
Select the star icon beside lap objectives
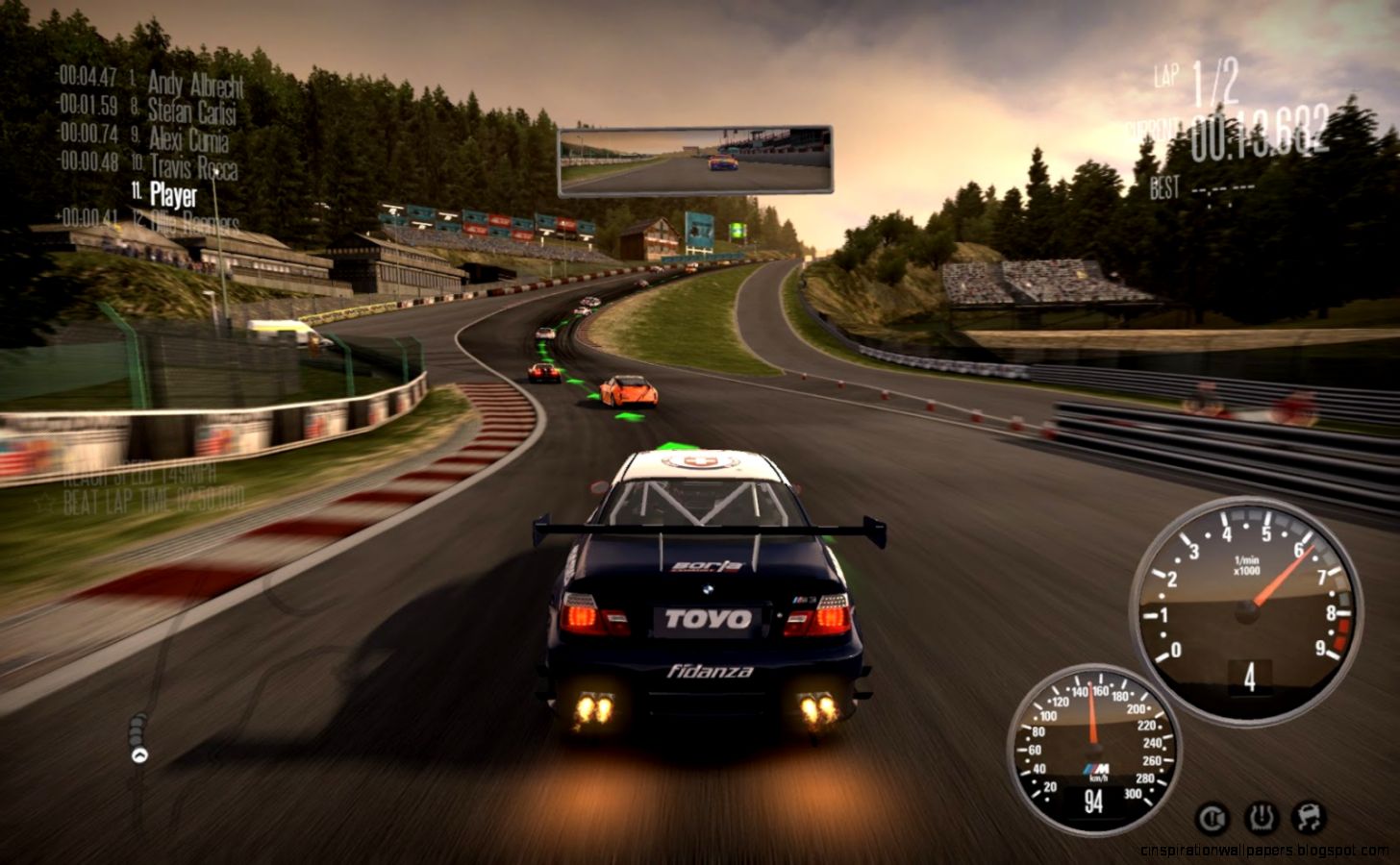click(44, 500)
